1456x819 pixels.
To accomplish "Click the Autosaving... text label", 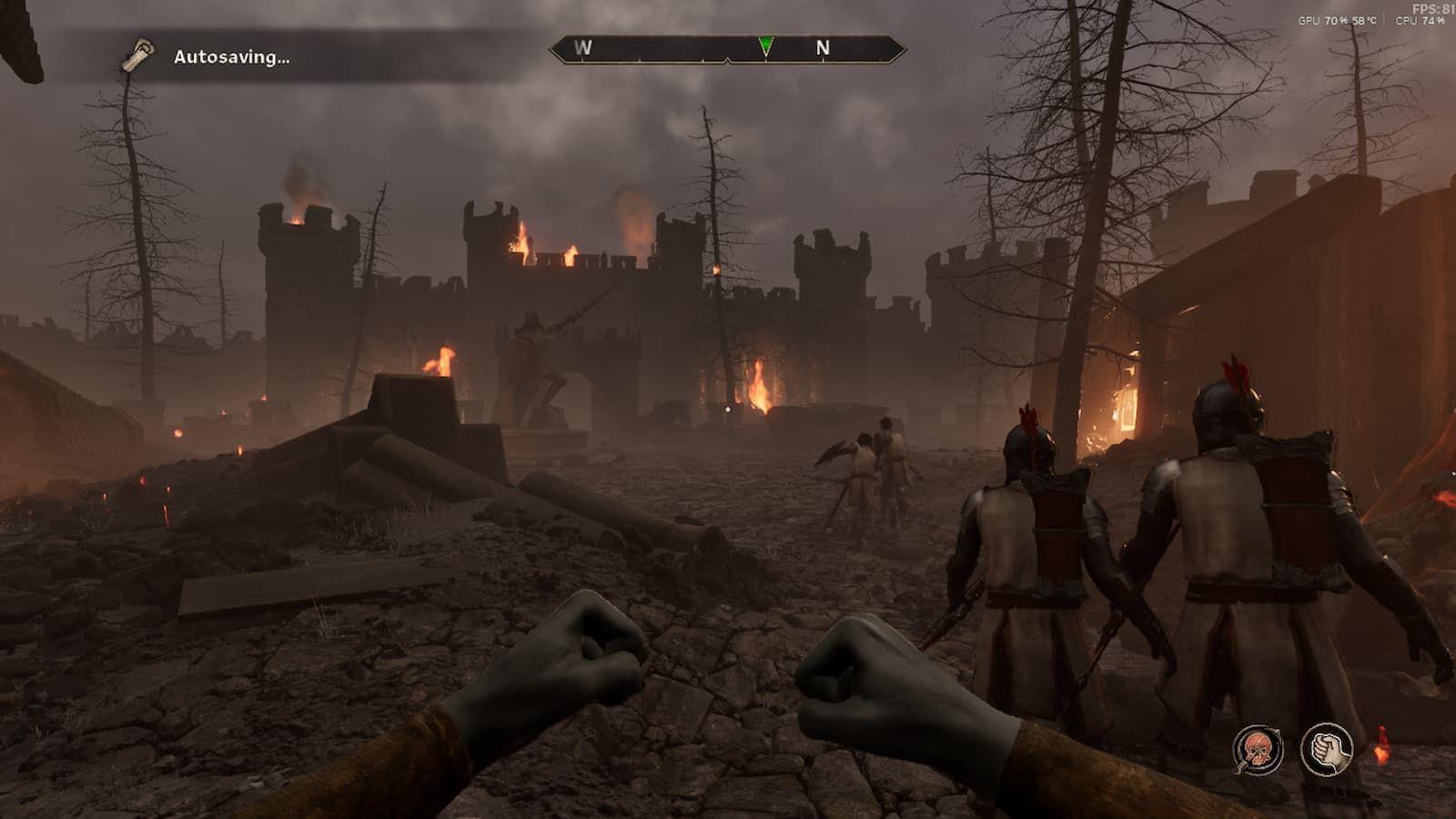I will point(230,59).
